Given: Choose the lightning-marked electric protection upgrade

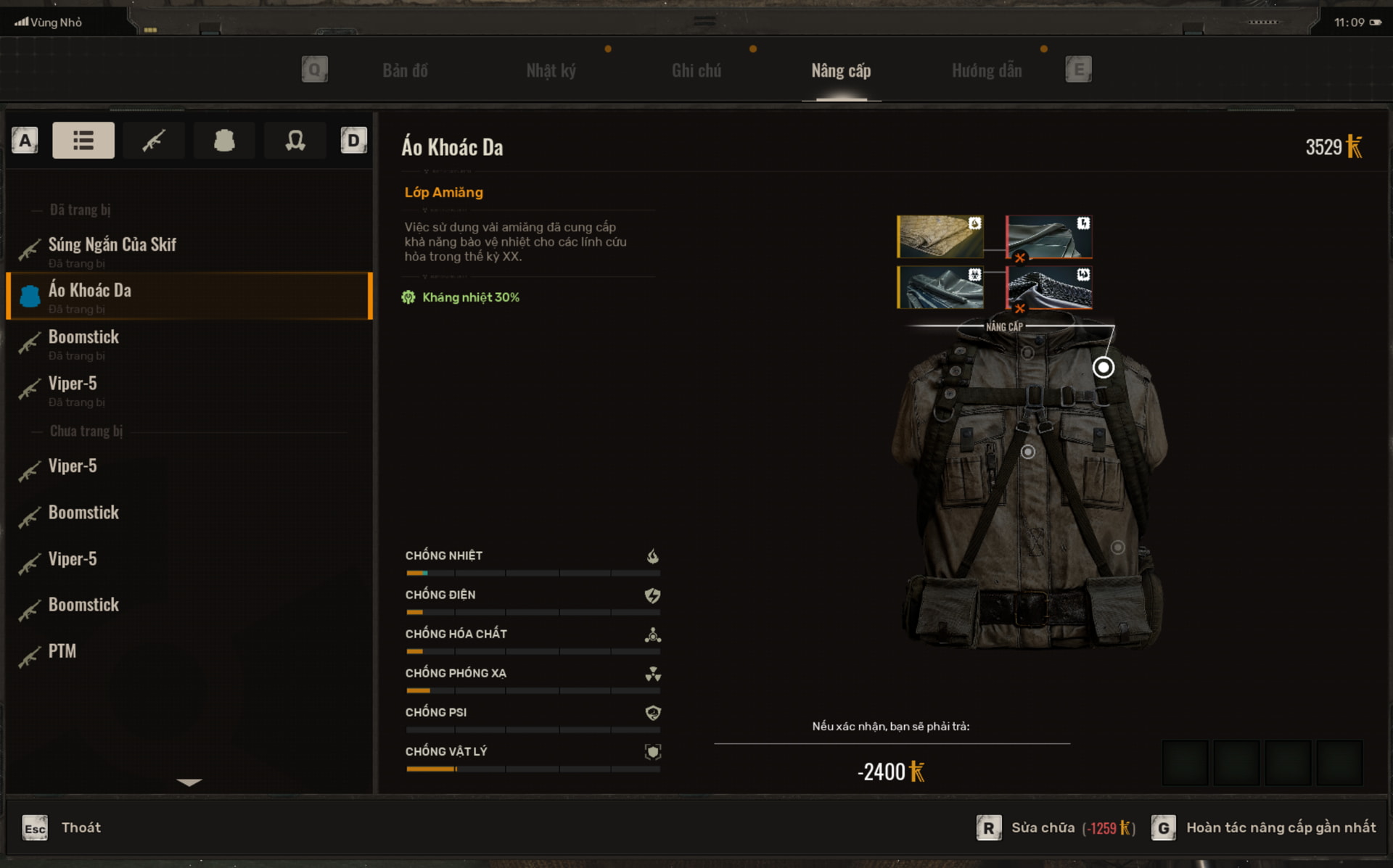Looking at the screenshot, I should pyautogui.click(x=1048, y=236).
